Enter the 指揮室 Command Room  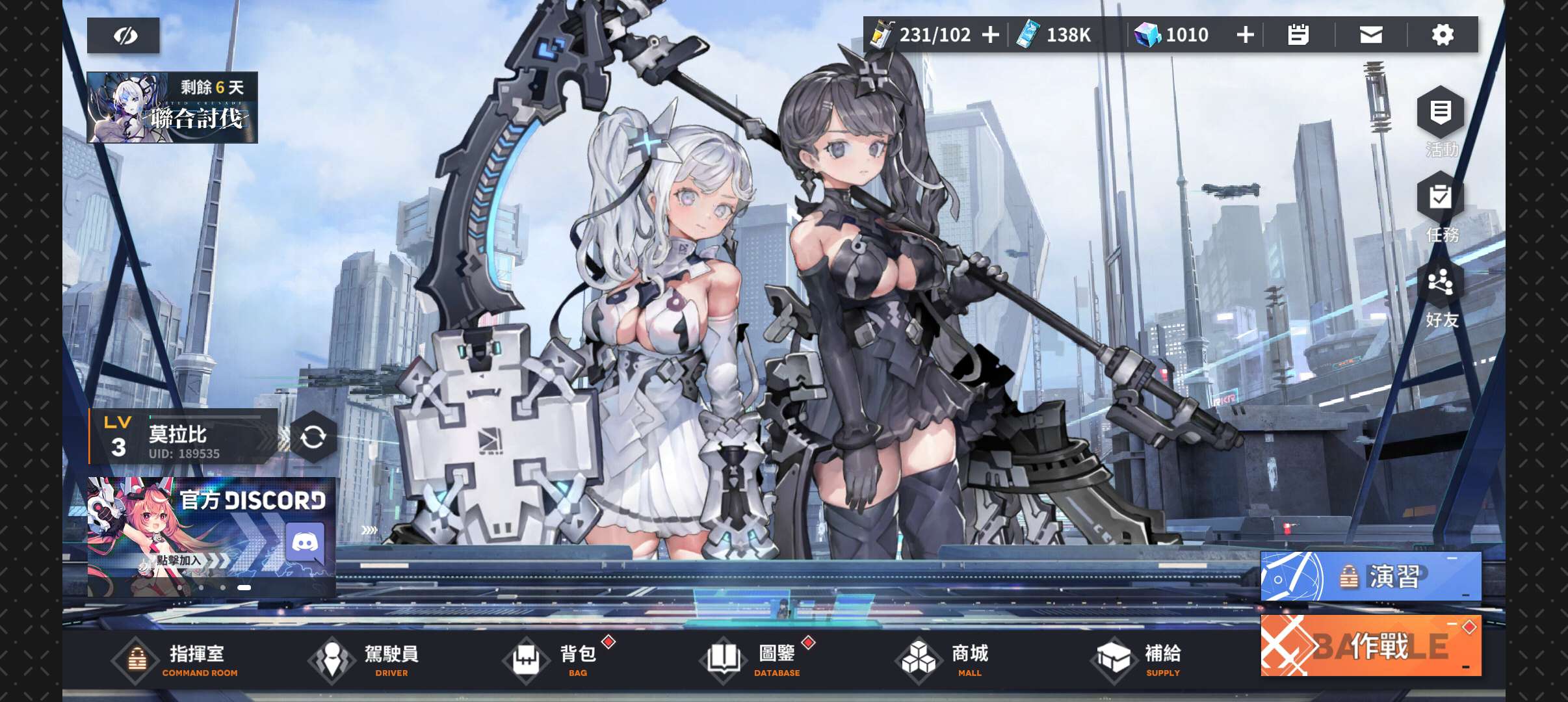click(x=176, y=660)
